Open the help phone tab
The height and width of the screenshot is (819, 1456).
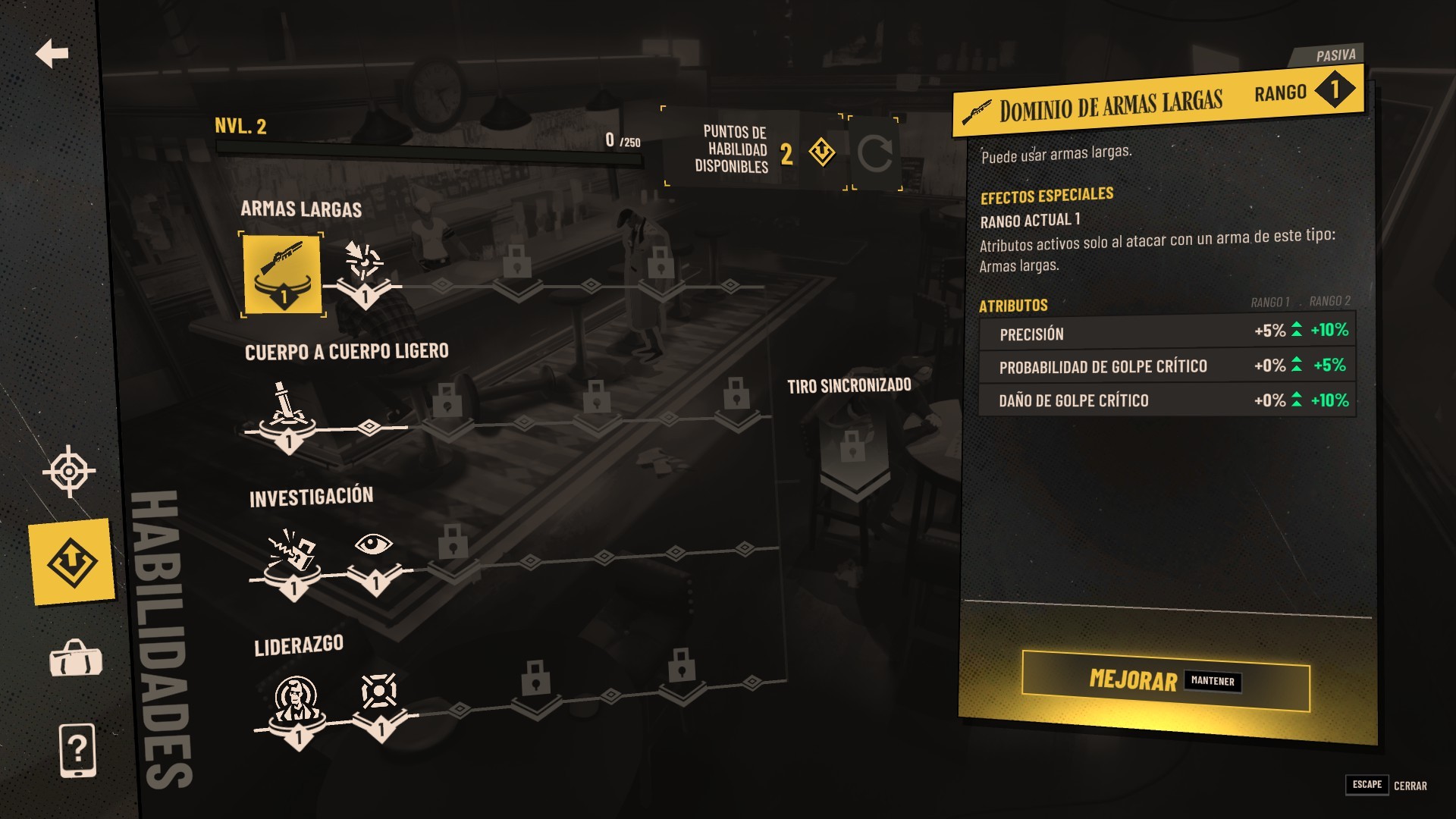click(x=77, y=750)
